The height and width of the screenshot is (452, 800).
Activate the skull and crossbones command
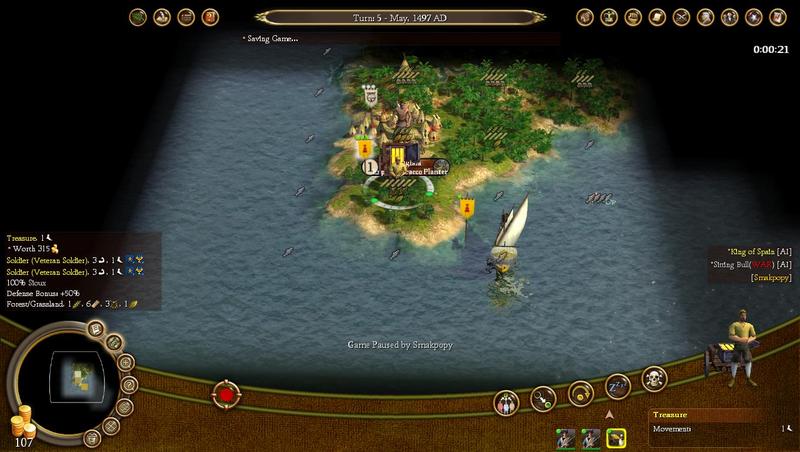(653, 381)
